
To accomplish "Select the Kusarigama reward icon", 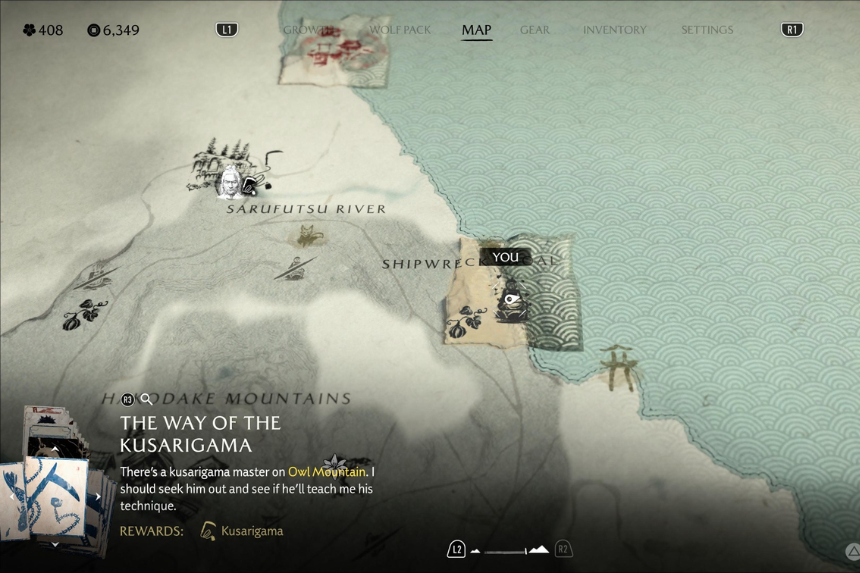I will pos(208,531).
